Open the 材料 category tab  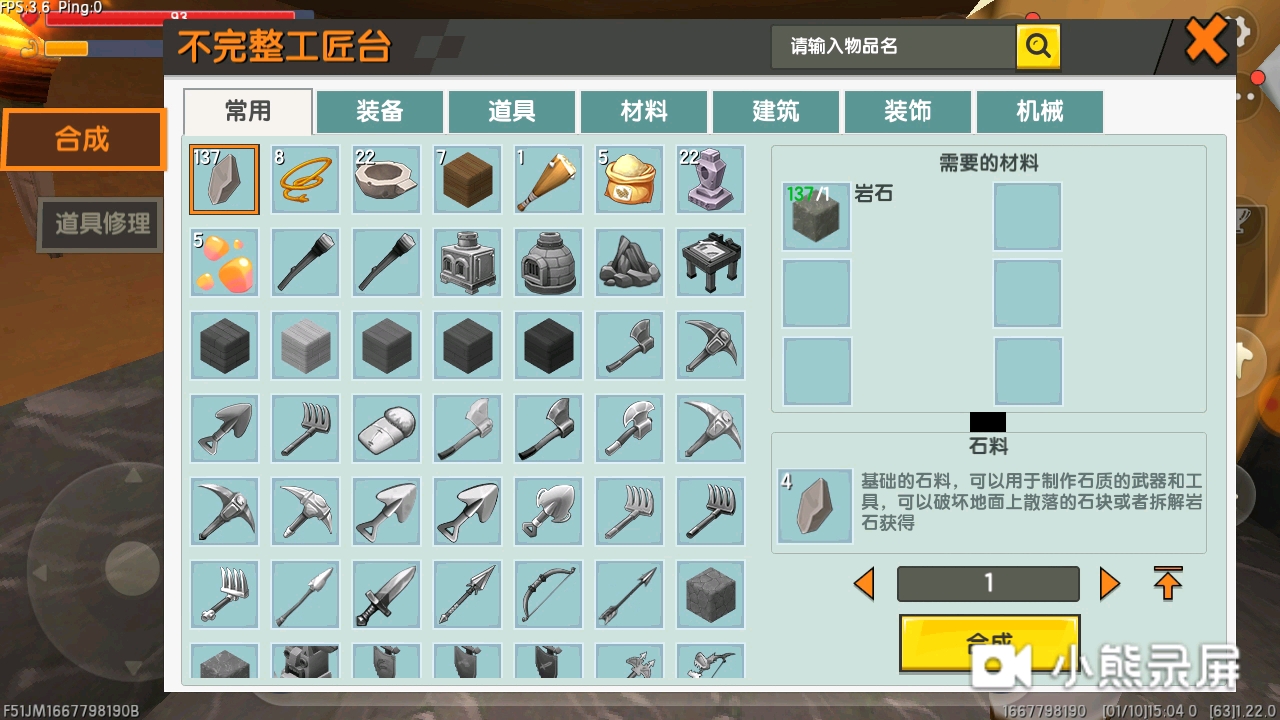click(x=643, y=111)
